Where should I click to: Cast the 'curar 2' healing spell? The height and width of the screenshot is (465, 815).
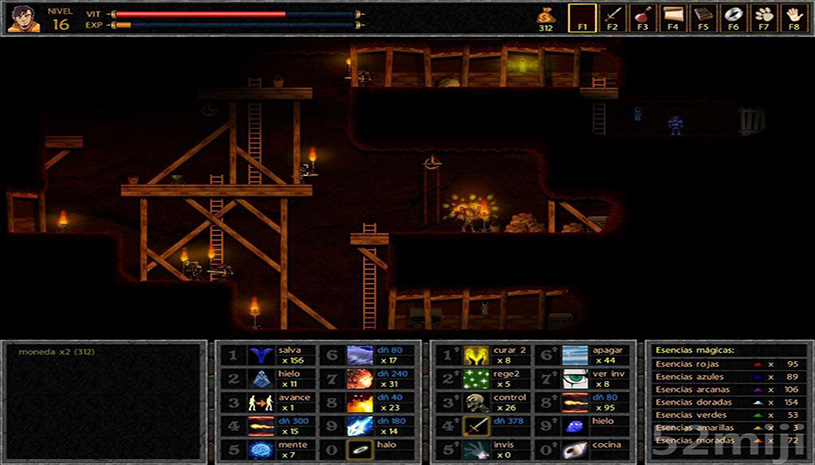476,355
